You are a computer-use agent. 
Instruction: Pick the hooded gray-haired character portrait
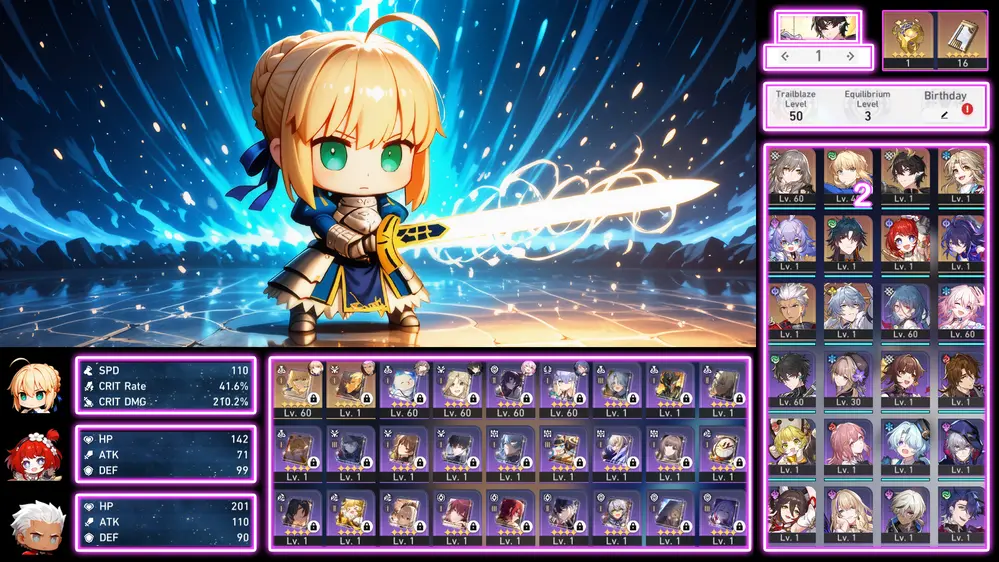click(x=962, y=446)
